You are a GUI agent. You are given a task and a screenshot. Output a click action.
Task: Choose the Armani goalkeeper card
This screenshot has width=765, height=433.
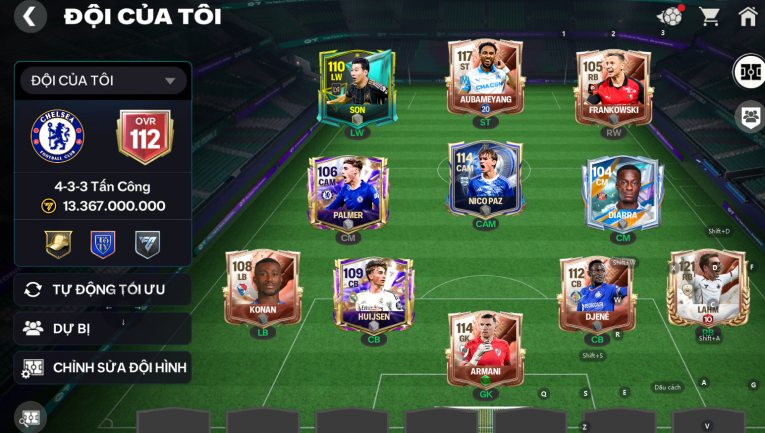[485, 350]
